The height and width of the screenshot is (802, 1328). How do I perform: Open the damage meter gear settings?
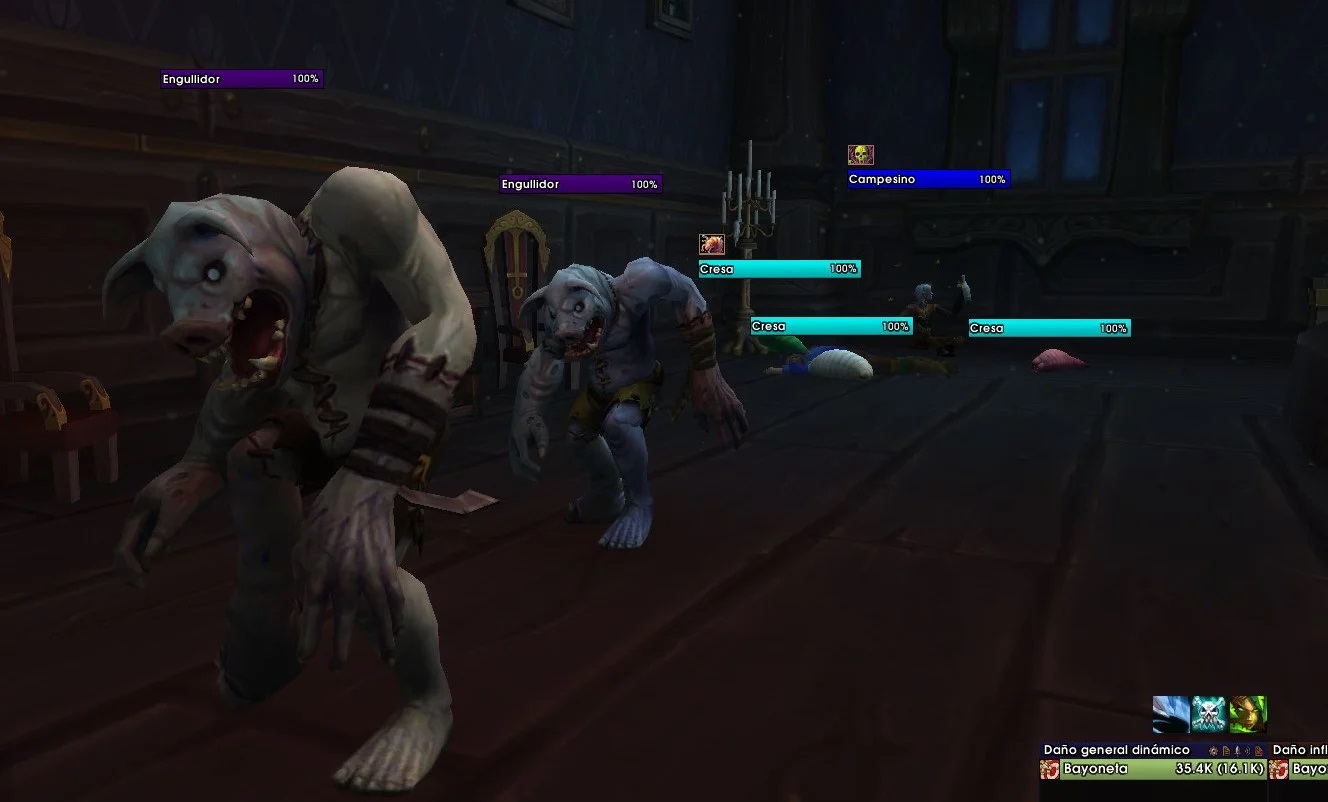click(1213, 750)
